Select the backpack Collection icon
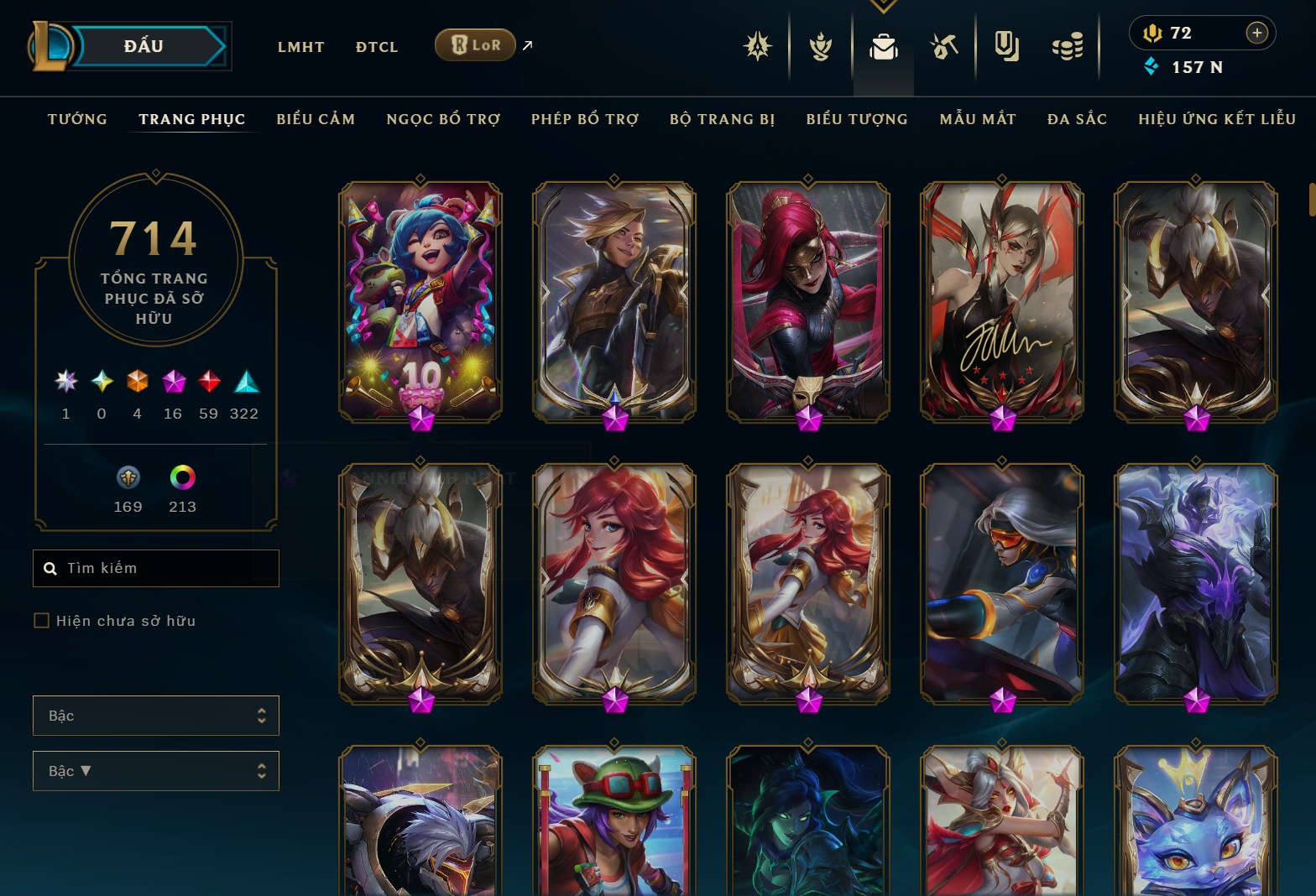The height and width of the screenshot is (896, 1316). coord(885,46)
